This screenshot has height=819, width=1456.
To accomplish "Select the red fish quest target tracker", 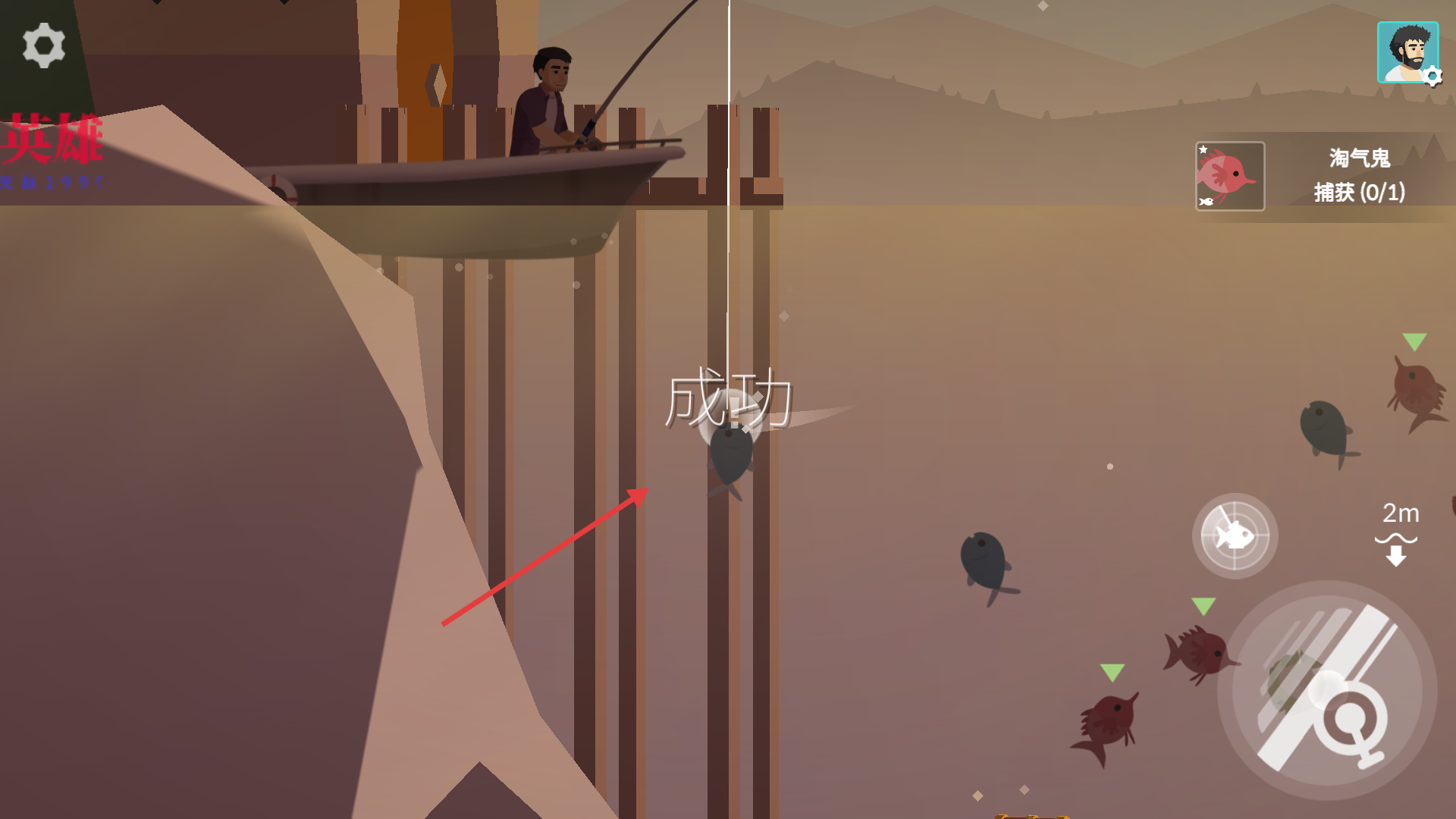I will click(1230, 176).
